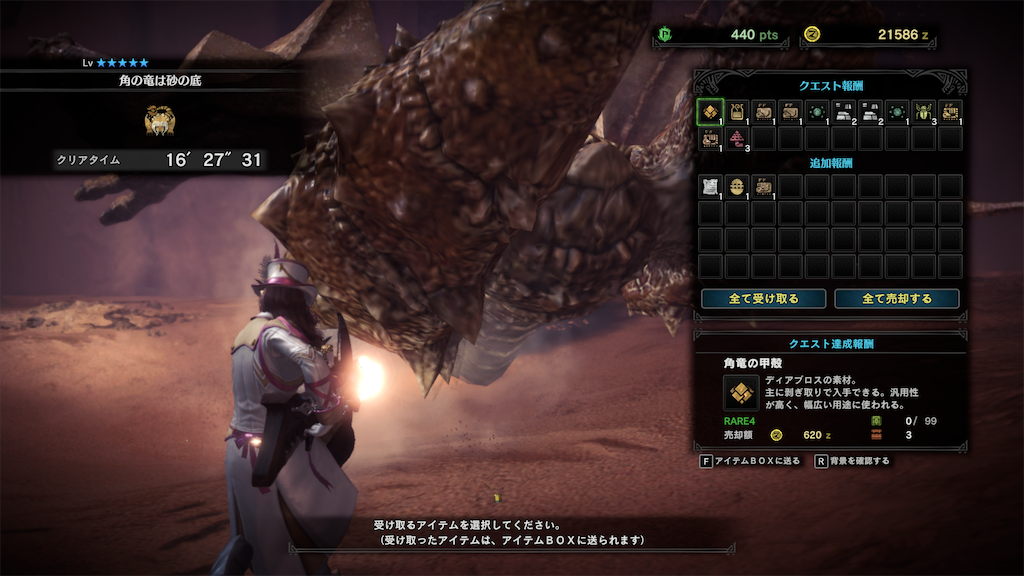Select the yellow egg bonus reward slot
This screenshot has width=1024, height=576.
pyautogui.click(x=736, y=186)
